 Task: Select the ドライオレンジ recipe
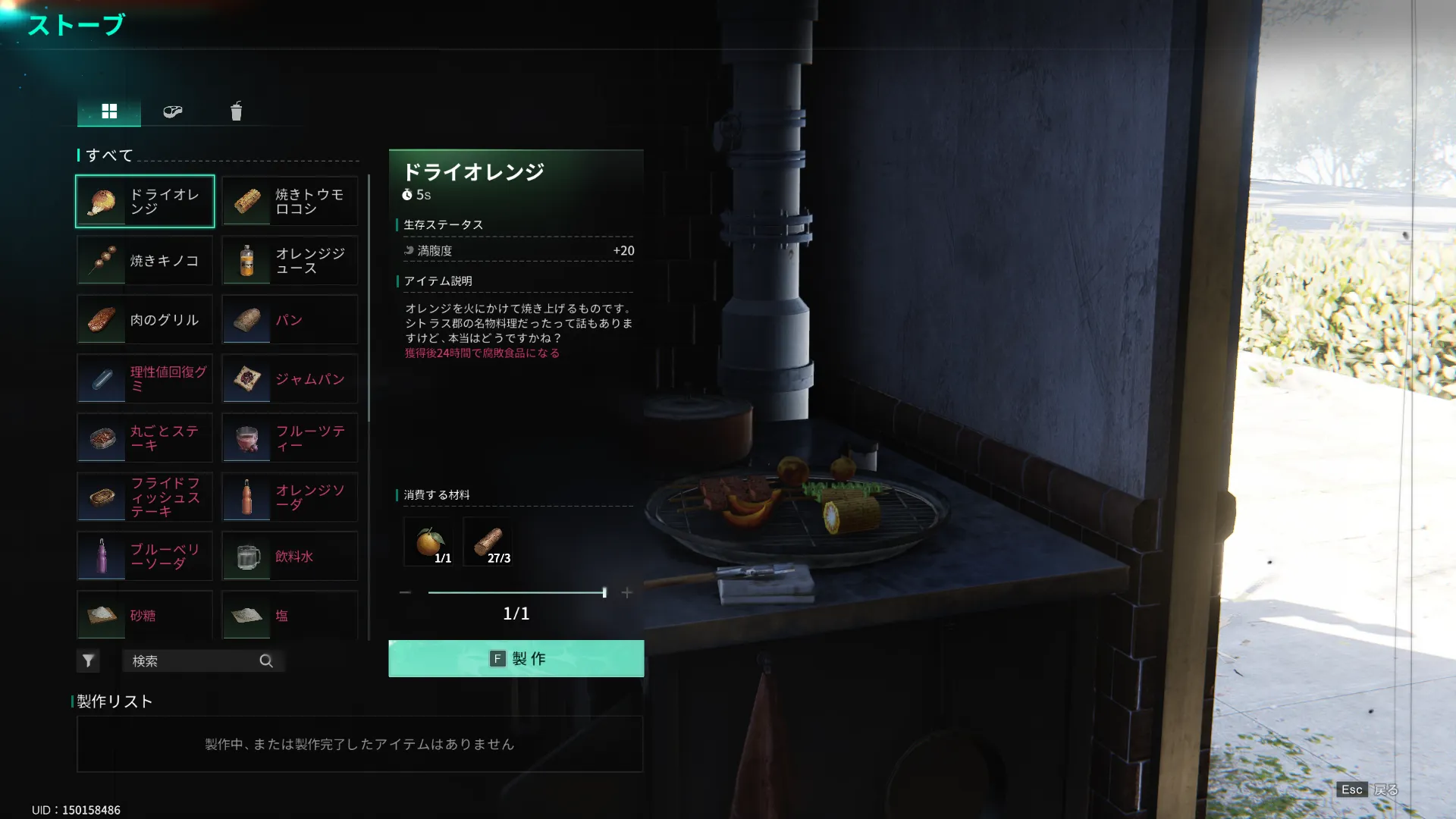pyautogui.click(x=145, y=202)
